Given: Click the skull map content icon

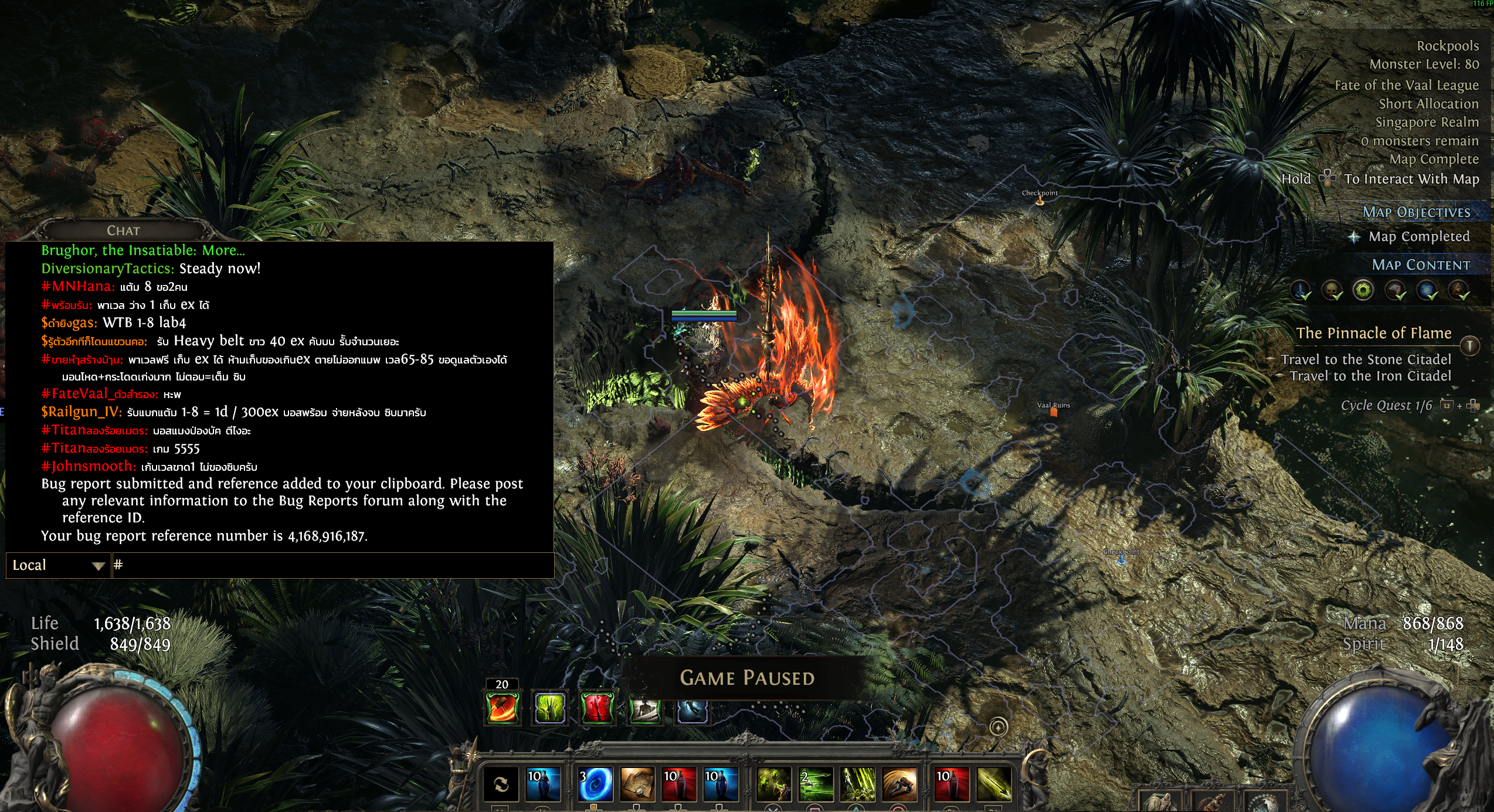Looking at the screenshot, I should pyautogui.click(x=1332, y=290).
